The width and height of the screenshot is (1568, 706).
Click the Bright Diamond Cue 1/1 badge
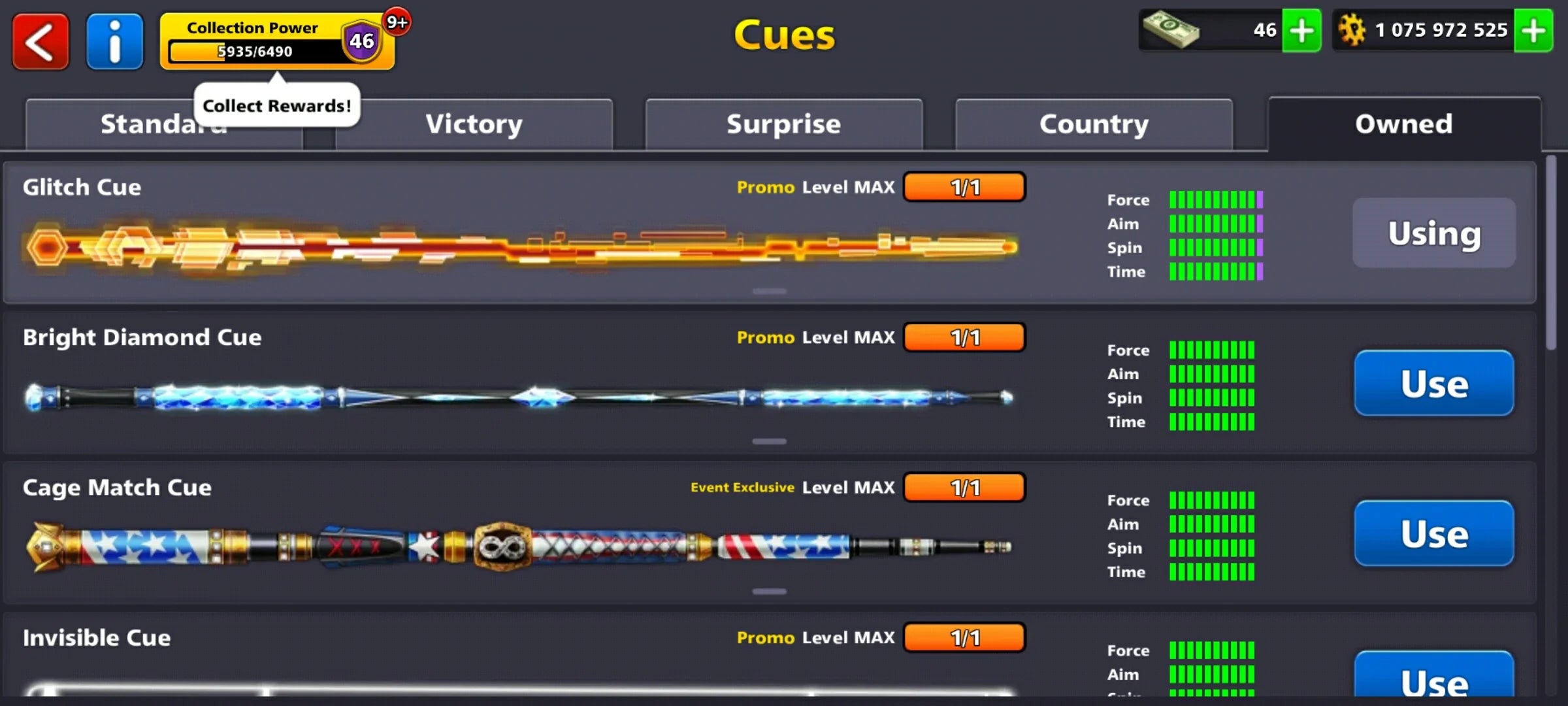click(x=964, y=337)
